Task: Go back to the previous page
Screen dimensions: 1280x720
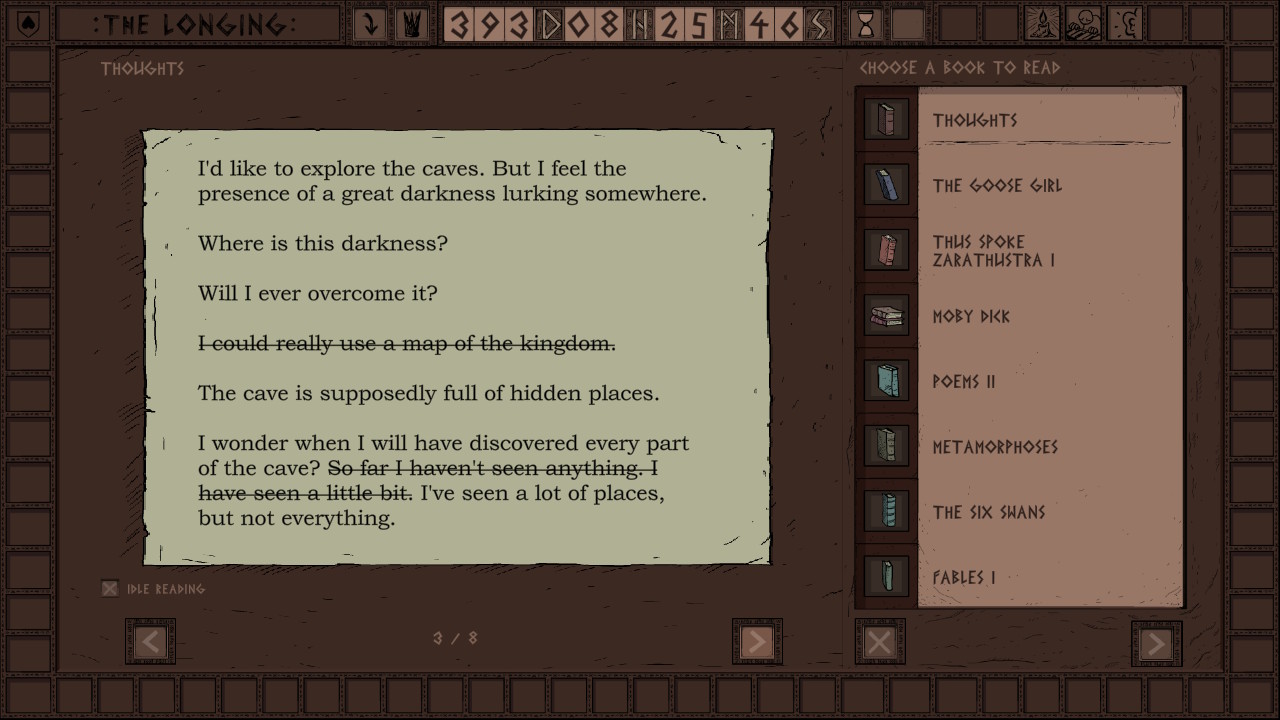Action: 150,641
